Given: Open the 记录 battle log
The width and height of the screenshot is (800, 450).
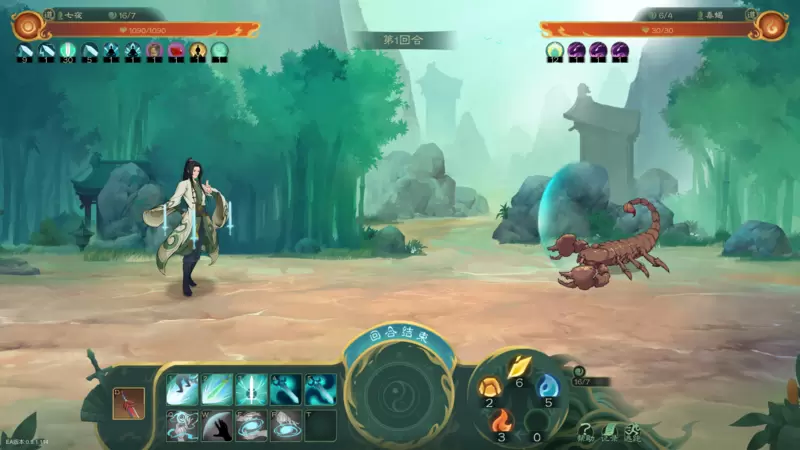Looking at the screenshot, I should pyautogui.click(x=609, y=431).
